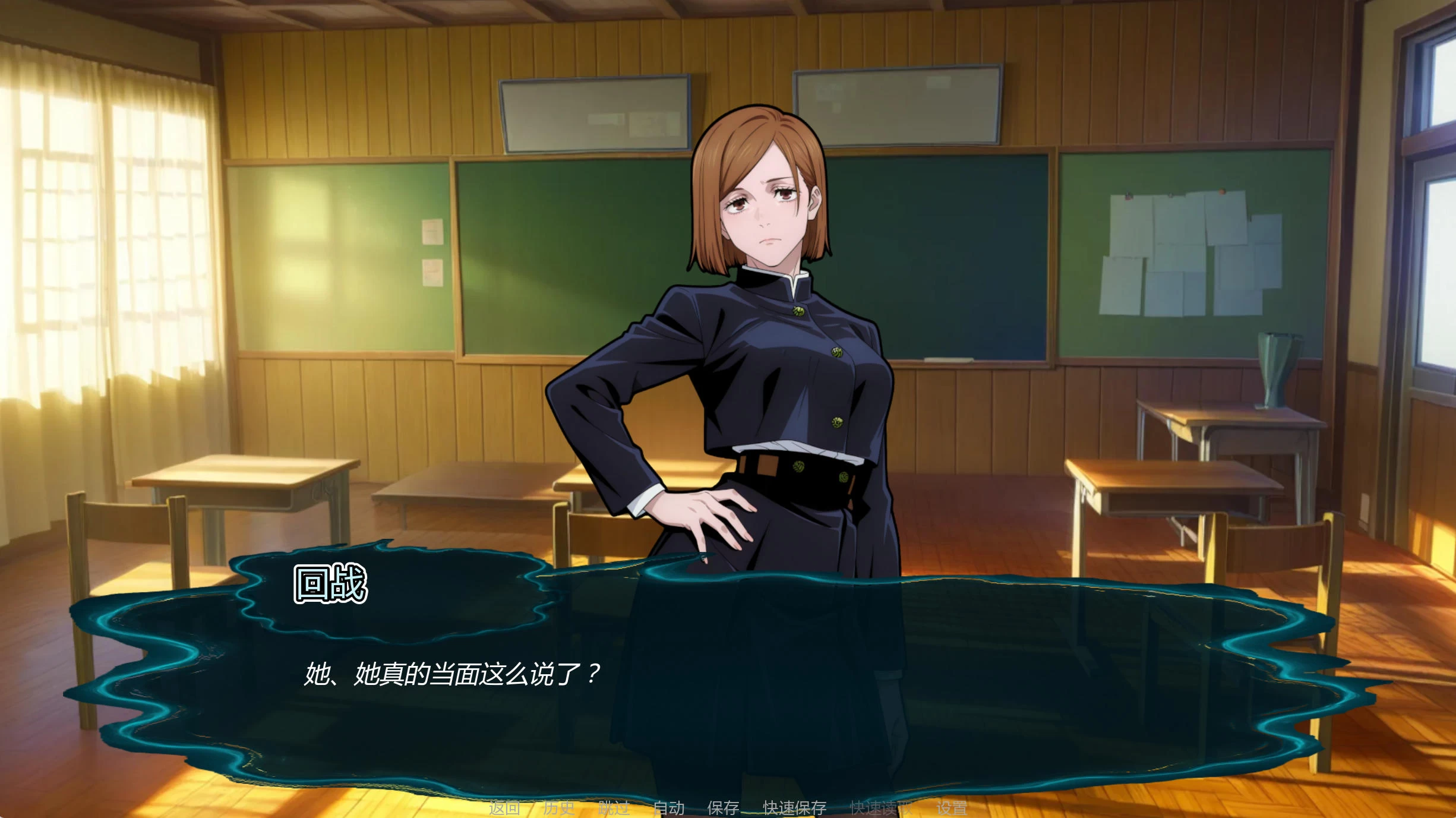This screenshot has width=1456, height=818.
Task: Click 返回 to roll back dialogue
Action: [504, 808]
